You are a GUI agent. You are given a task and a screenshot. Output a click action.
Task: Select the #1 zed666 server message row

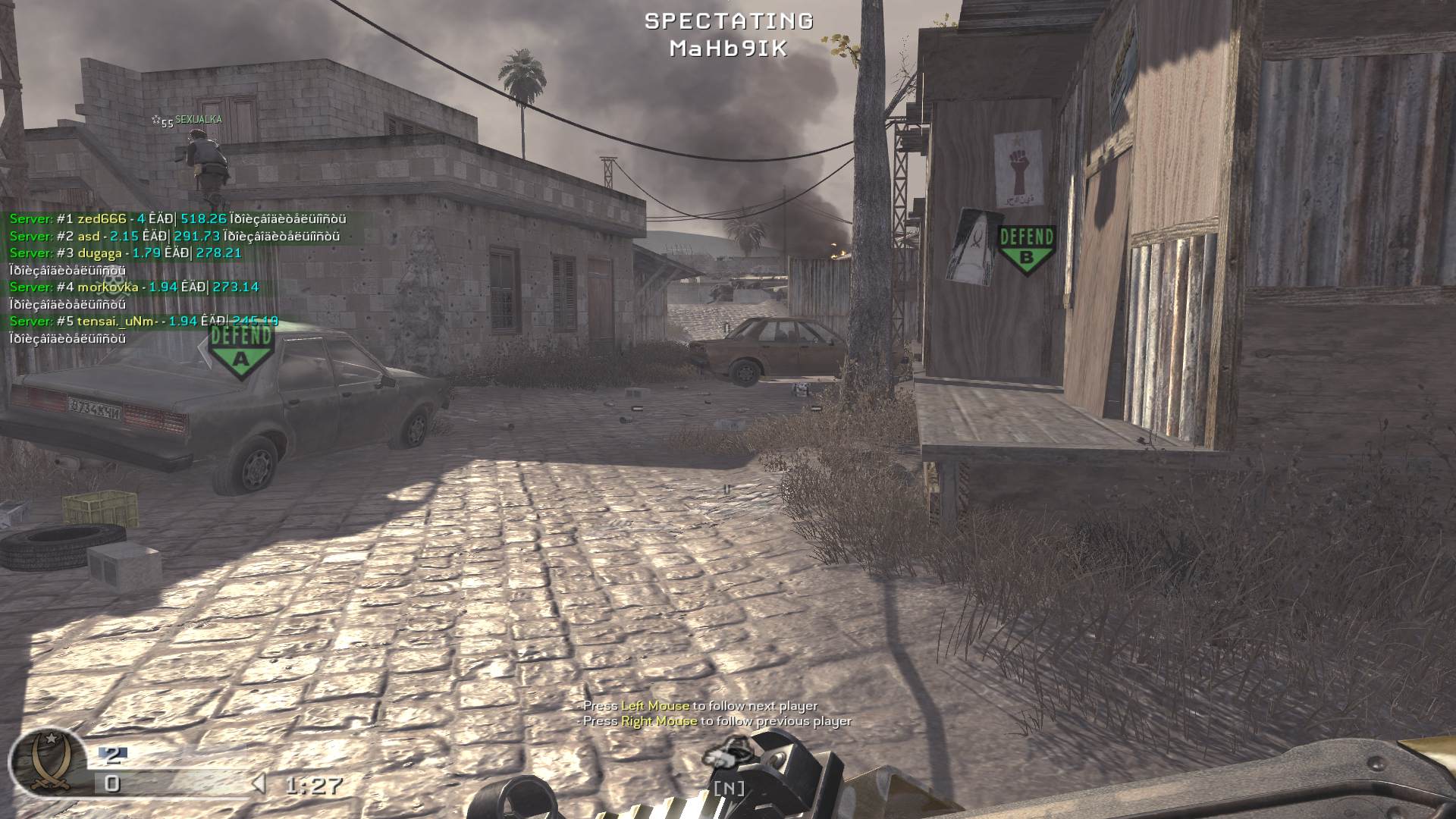click(177, 219)
